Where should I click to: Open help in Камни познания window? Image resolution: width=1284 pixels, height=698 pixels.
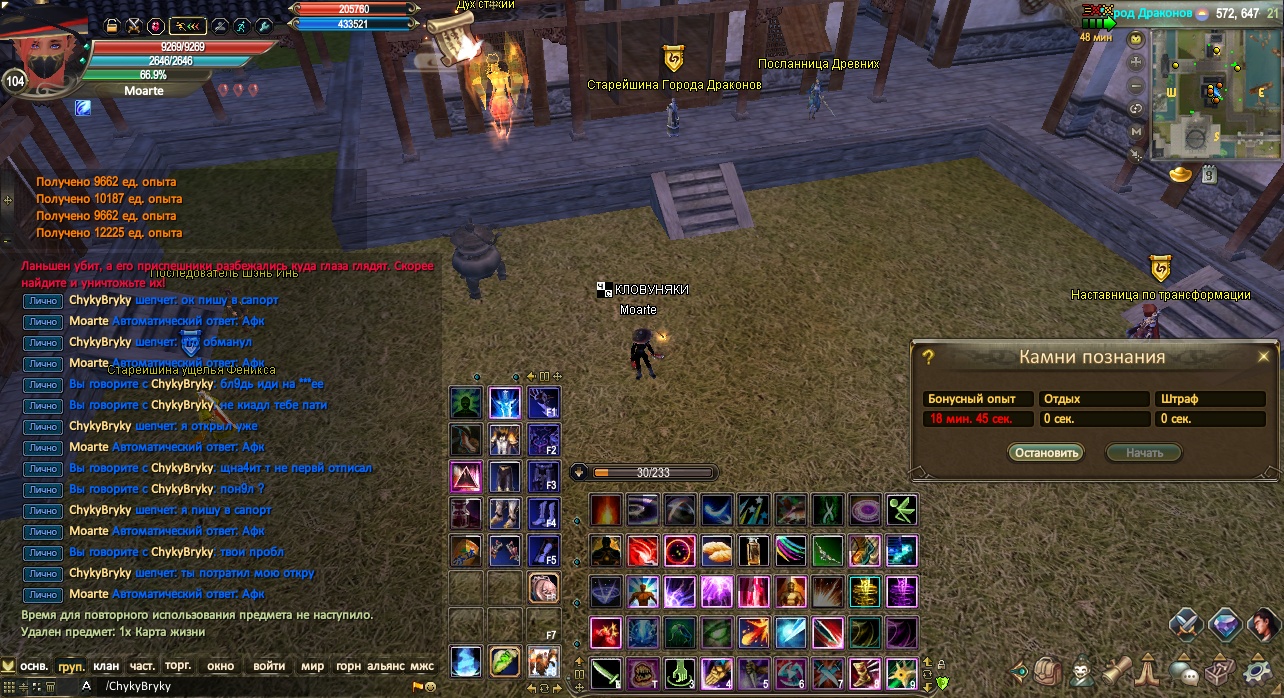(x=928, y=357)
